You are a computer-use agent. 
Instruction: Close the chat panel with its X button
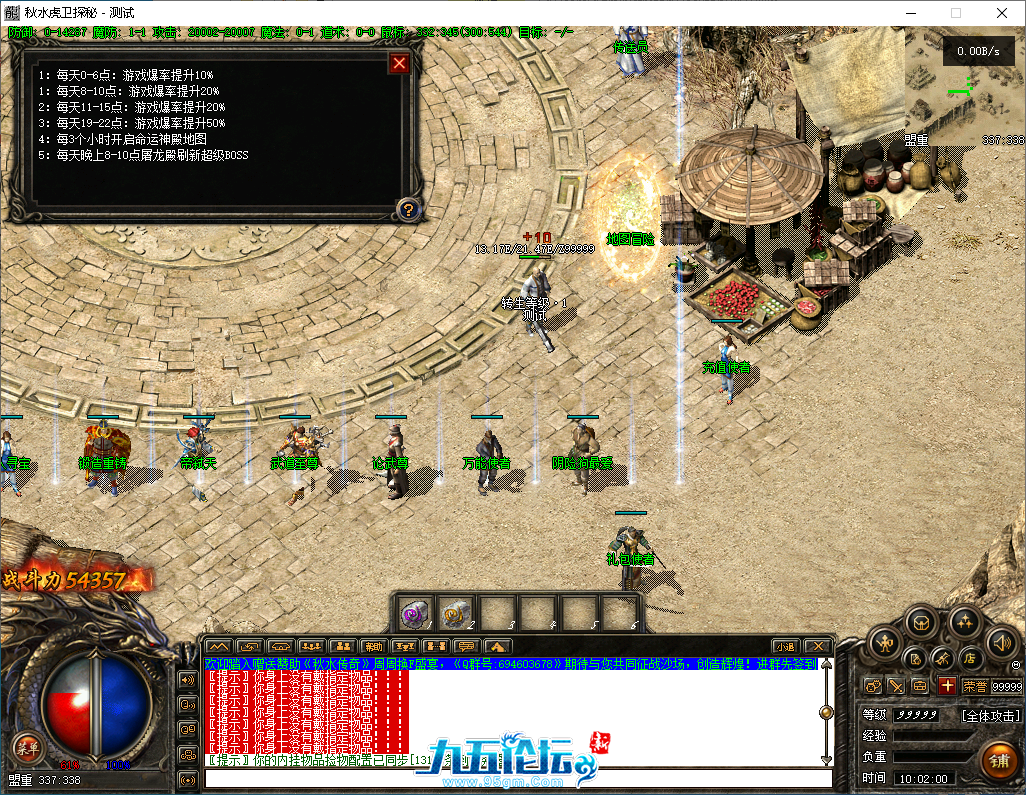pyautogui.click(x=818, y=646)
